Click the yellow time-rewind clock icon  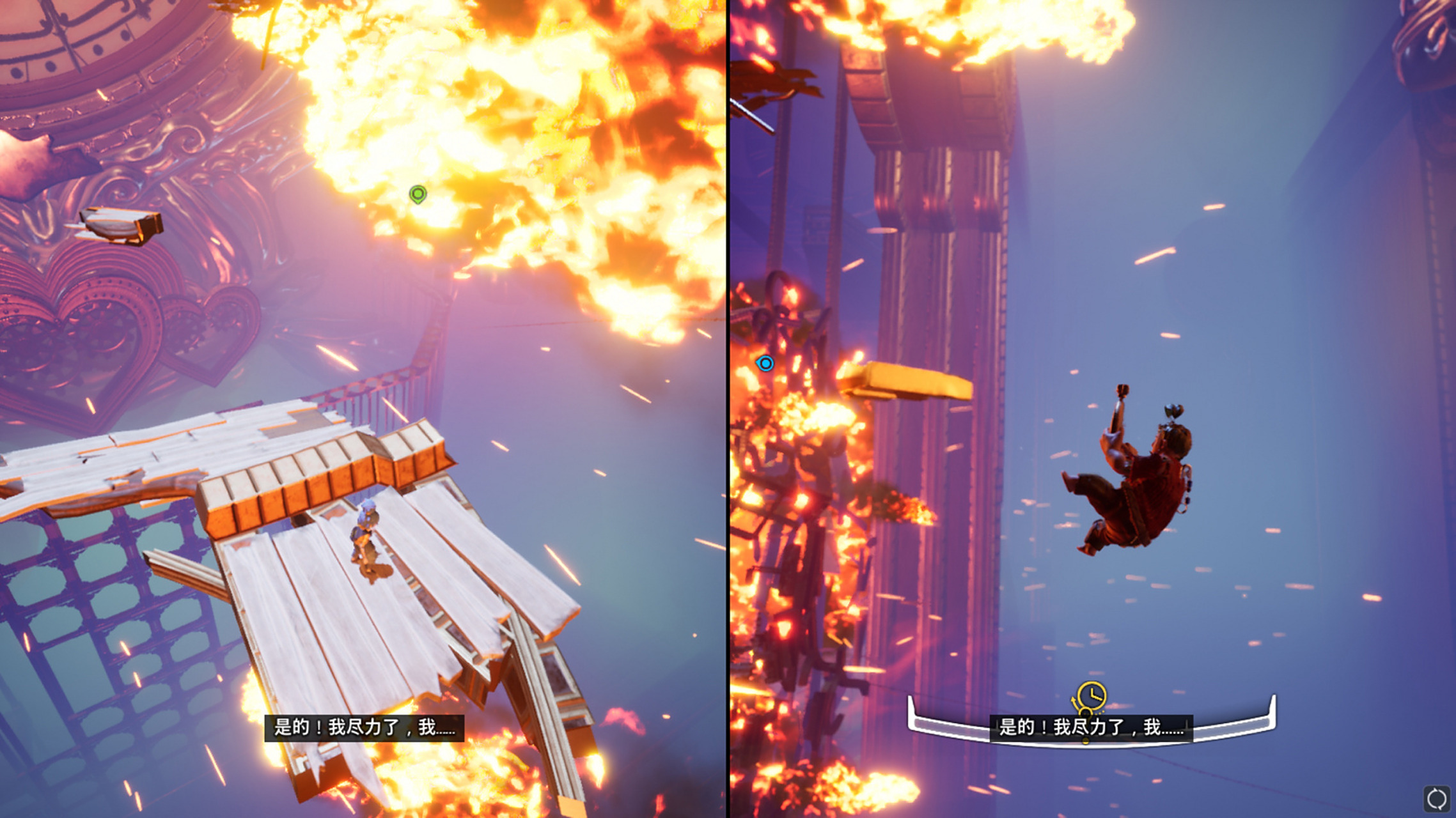pos(1091,696)
